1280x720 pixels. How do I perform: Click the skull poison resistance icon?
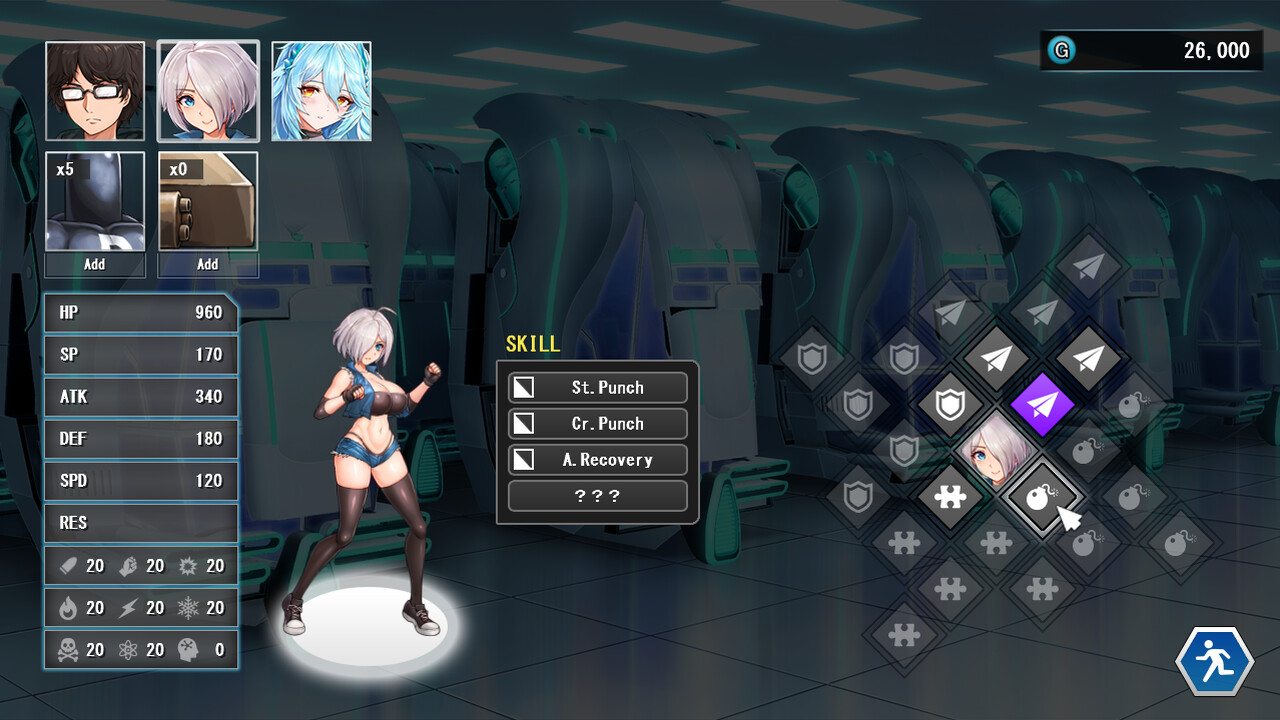click(67, 649)
